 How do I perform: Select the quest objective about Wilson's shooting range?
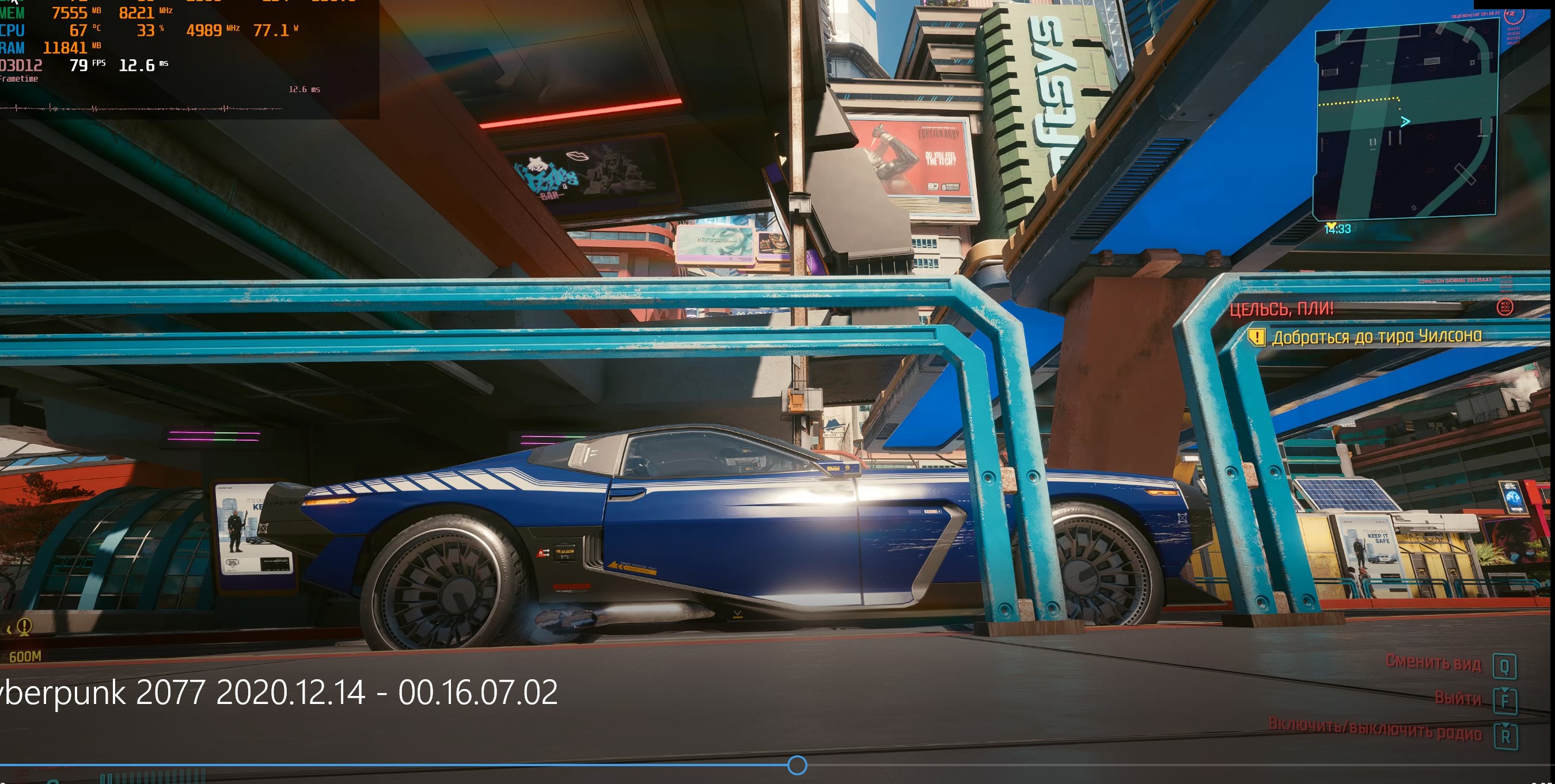click(x=1376, y=336)
